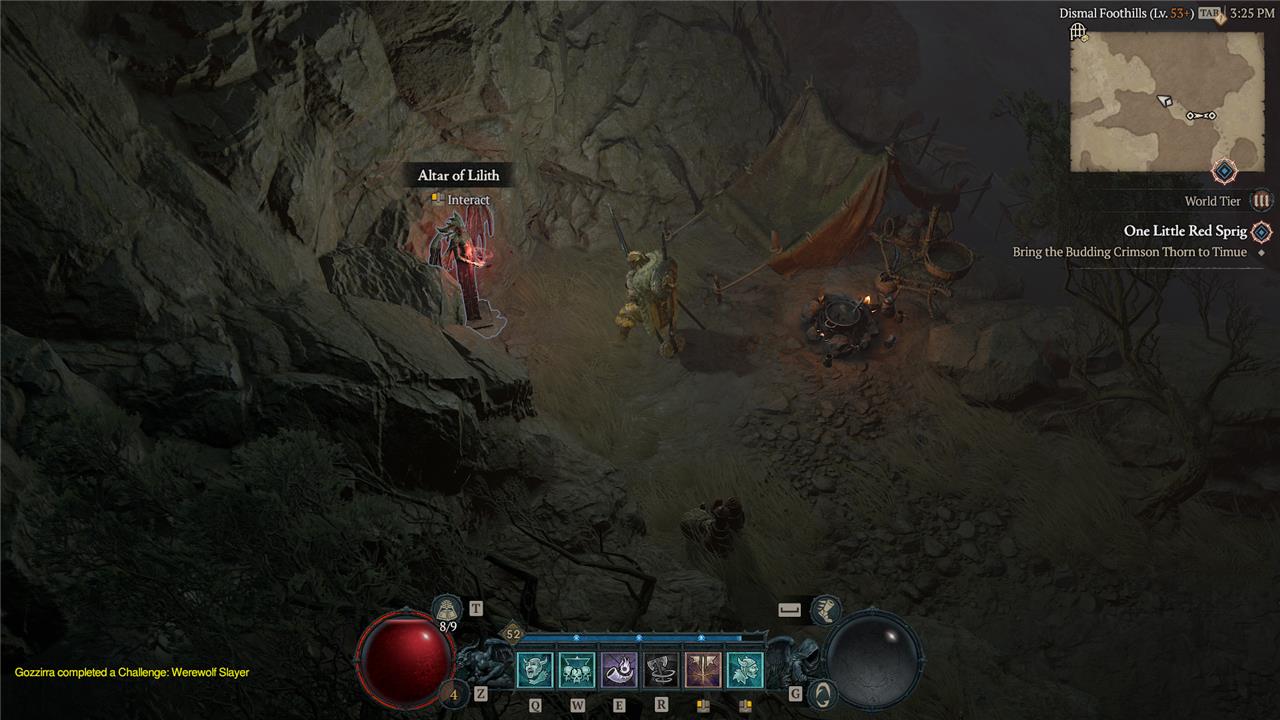Viewport: 1280px width, 720px height.
Task: Activate the evade boot icon
Action: [x=826, y=607]
